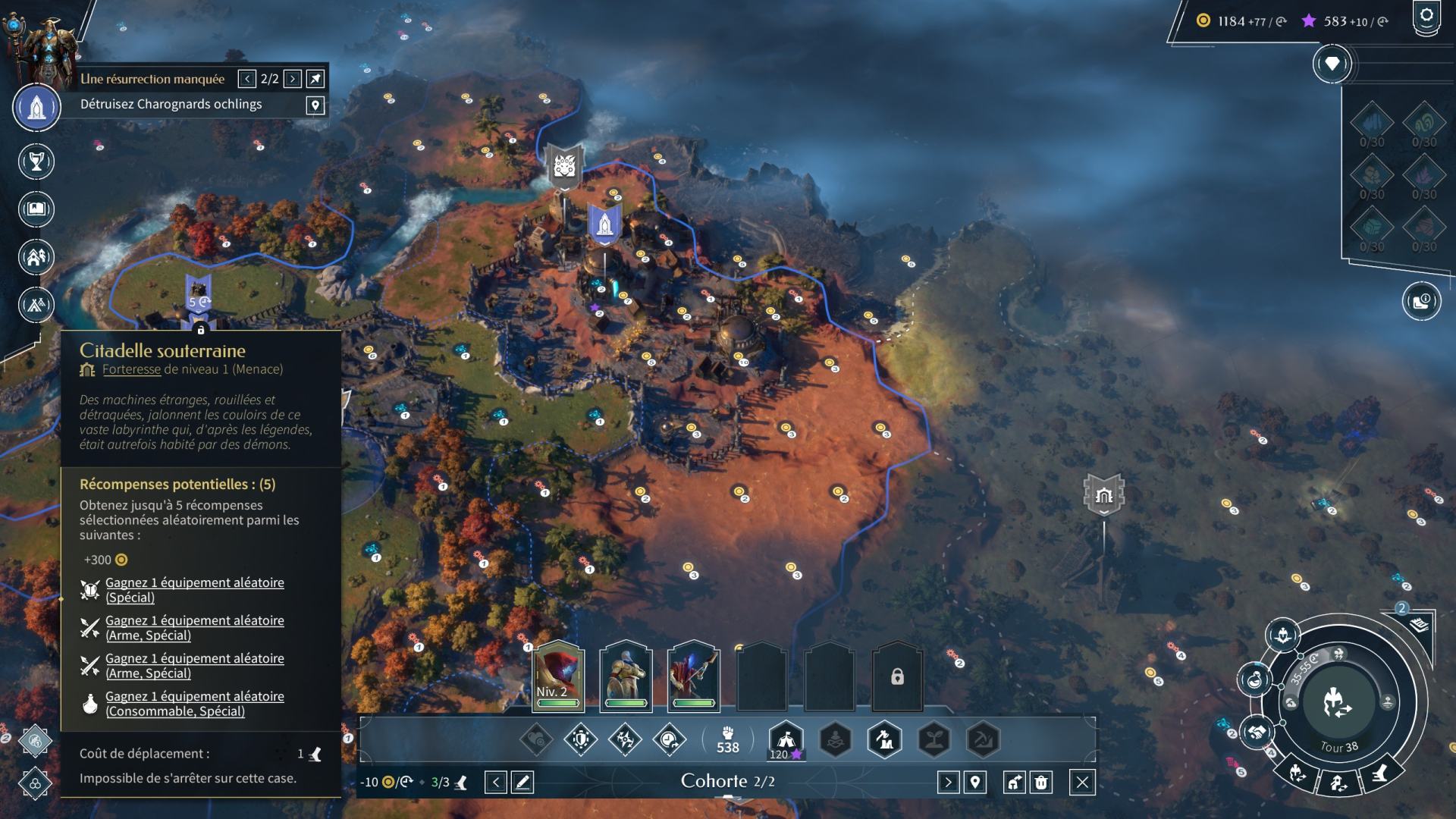1456x819 pixels.
Task: Locate the Charognards ochlings objective on map
Action: pos(315,105)
